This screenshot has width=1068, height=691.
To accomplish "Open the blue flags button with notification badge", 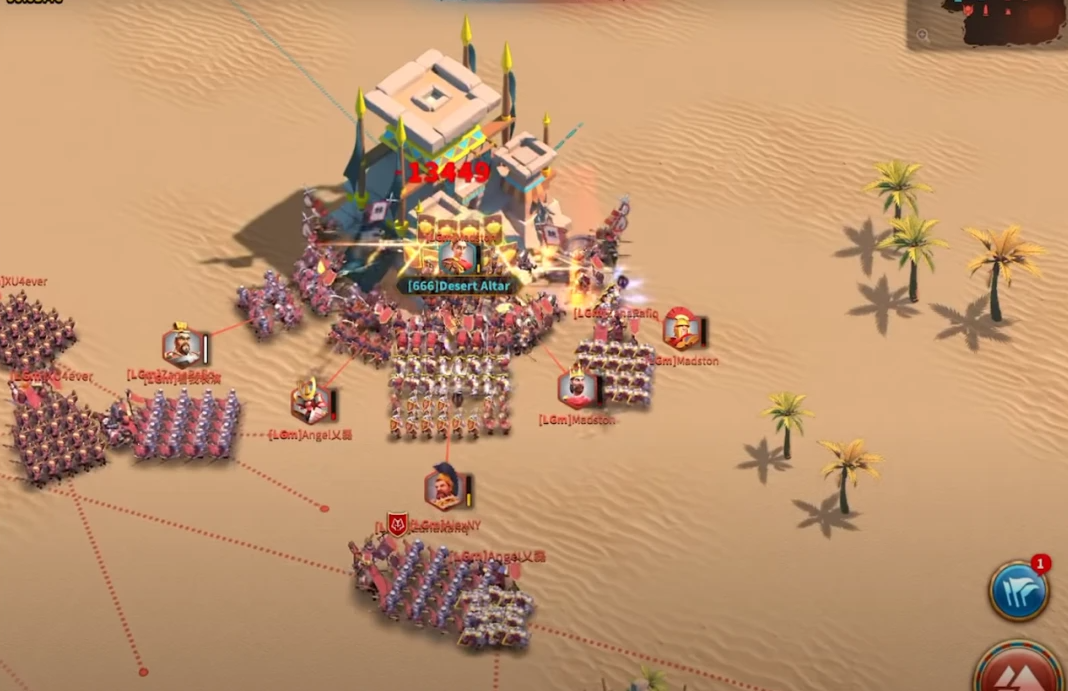I will click(1018, 591).
